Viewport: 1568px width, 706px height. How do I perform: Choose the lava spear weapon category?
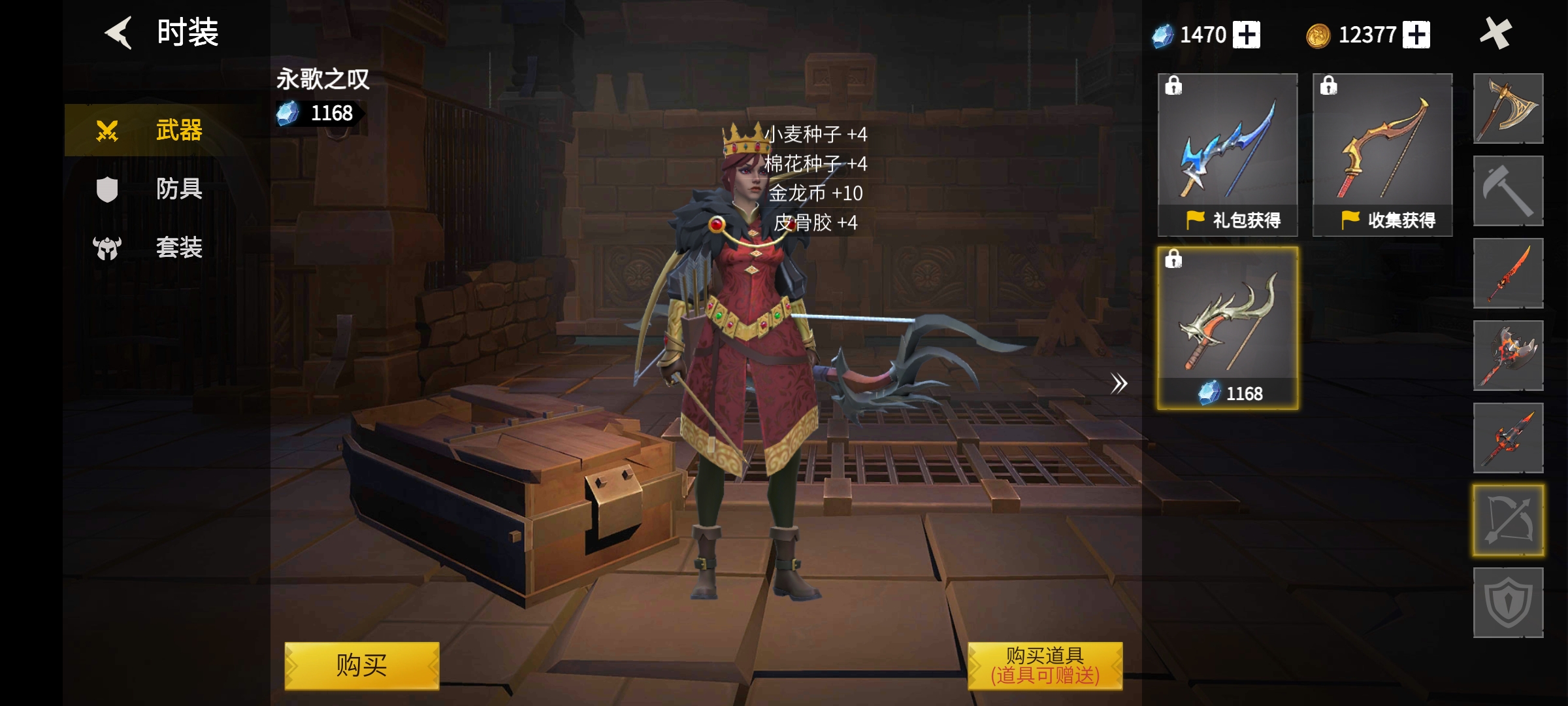1508,438
